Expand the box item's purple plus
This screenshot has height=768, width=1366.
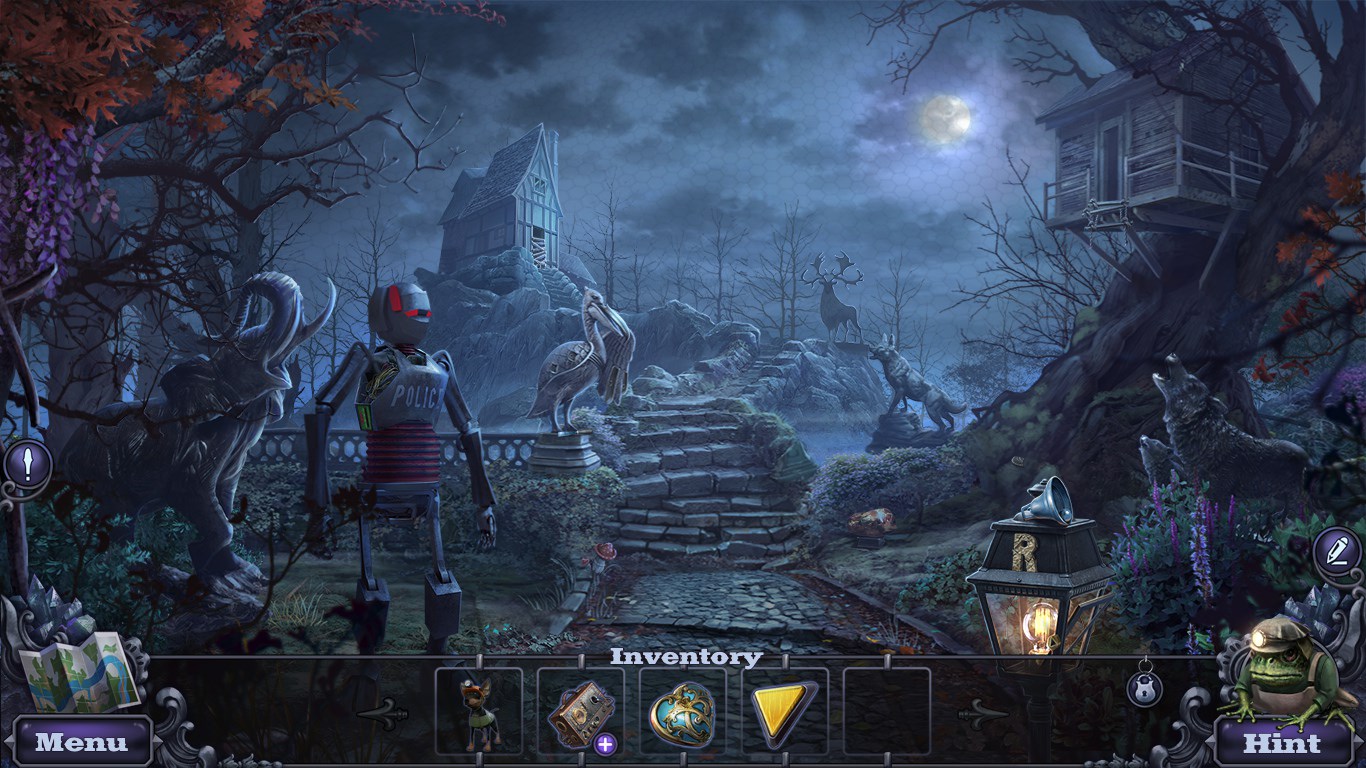[x=605, y=744]
